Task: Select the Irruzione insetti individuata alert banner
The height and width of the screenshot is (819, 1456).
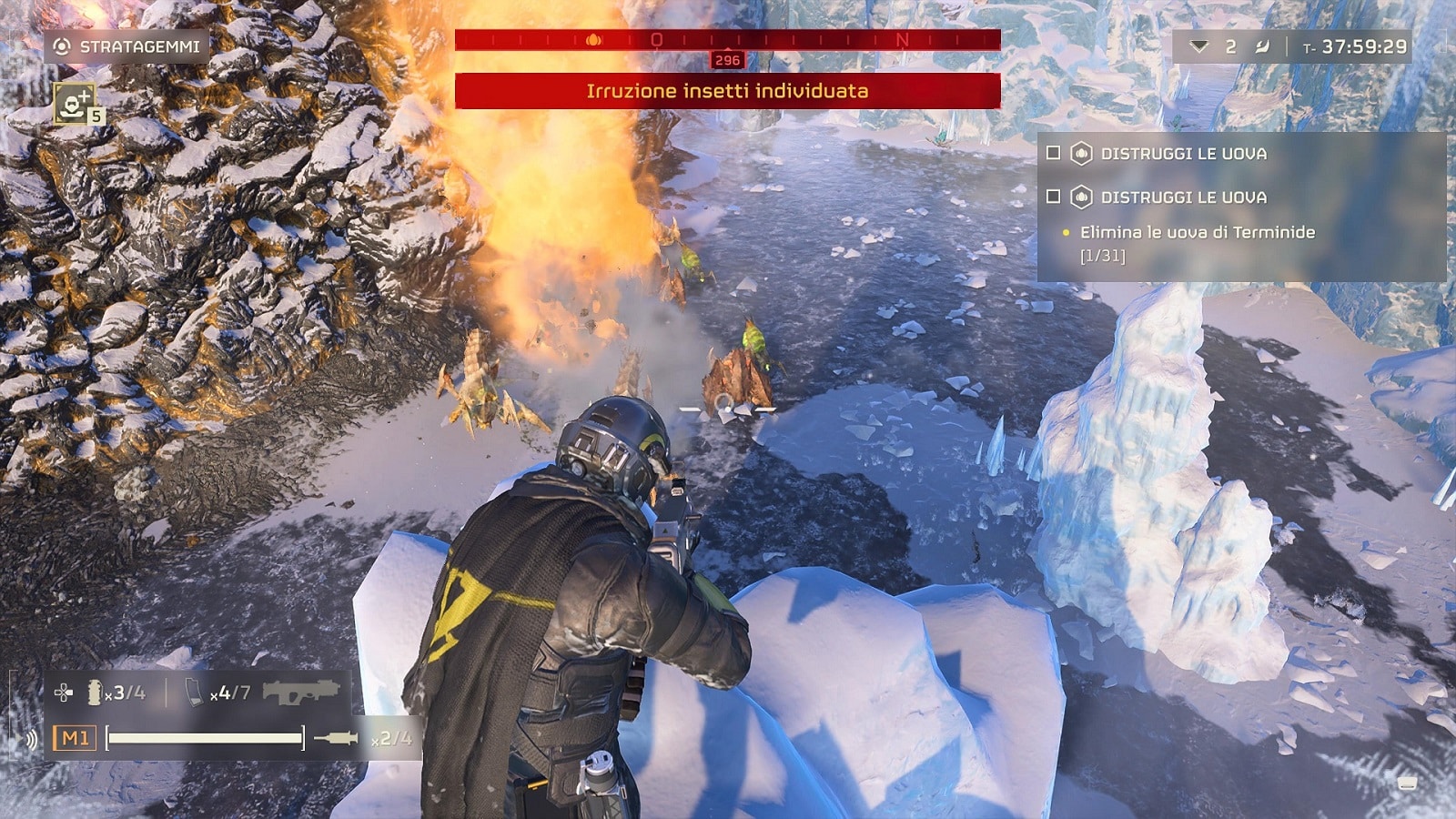Action: (x=727, y=91)
